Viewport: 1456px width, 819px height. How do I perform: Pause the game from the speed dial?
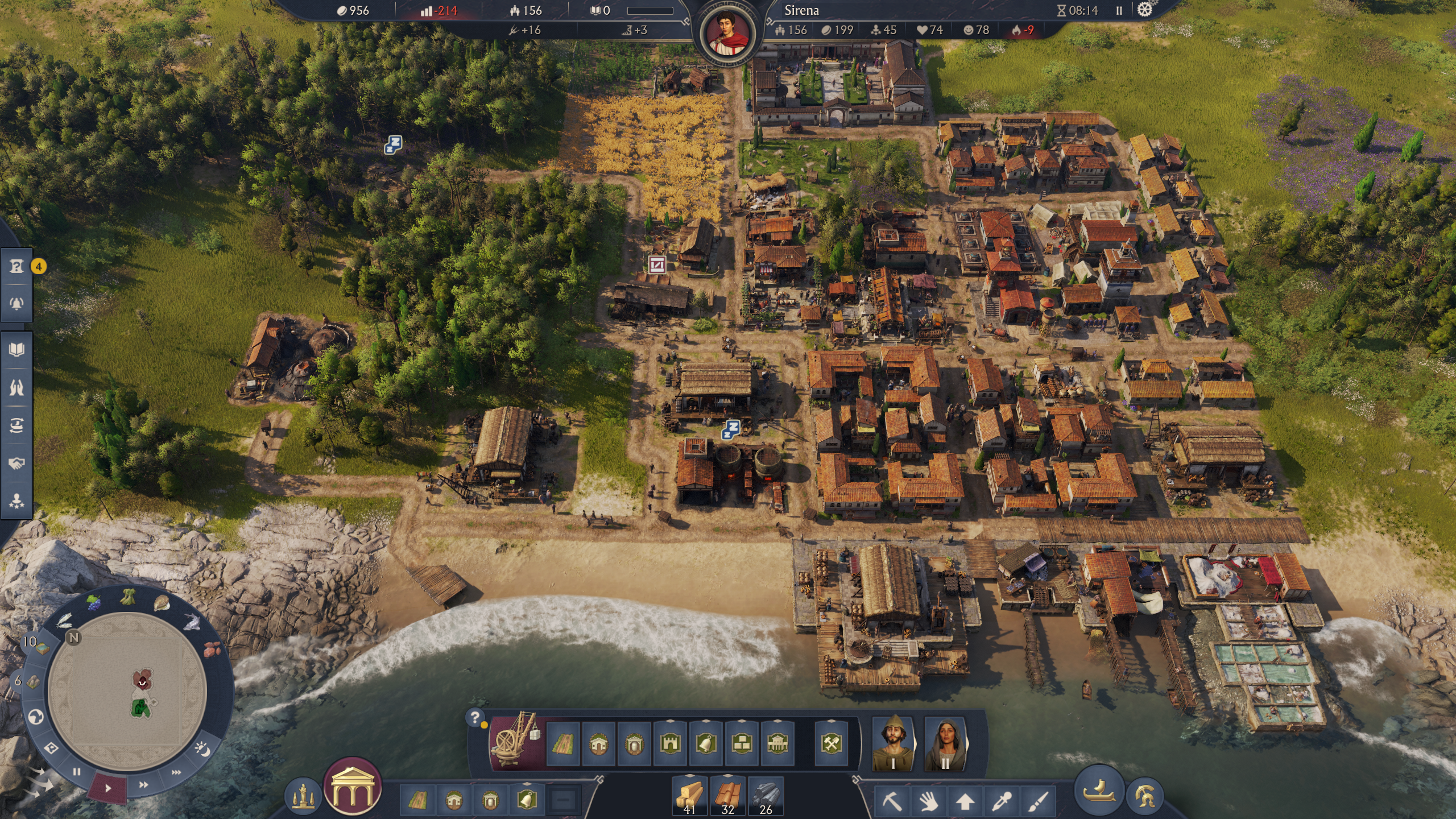pos(77,772)
